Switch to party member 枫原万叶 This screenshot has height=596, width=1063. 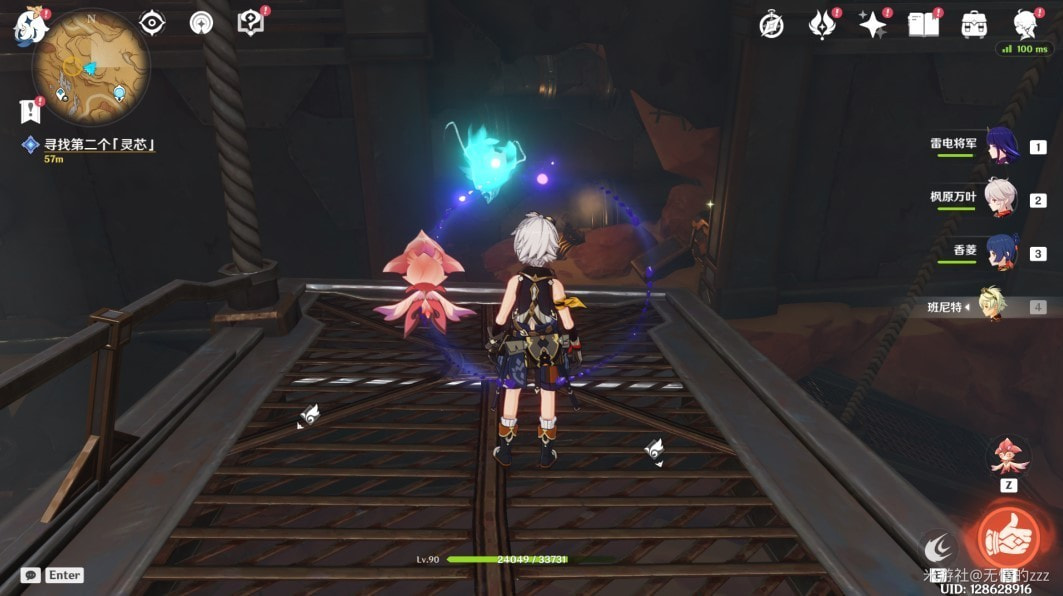point(1000,199)
